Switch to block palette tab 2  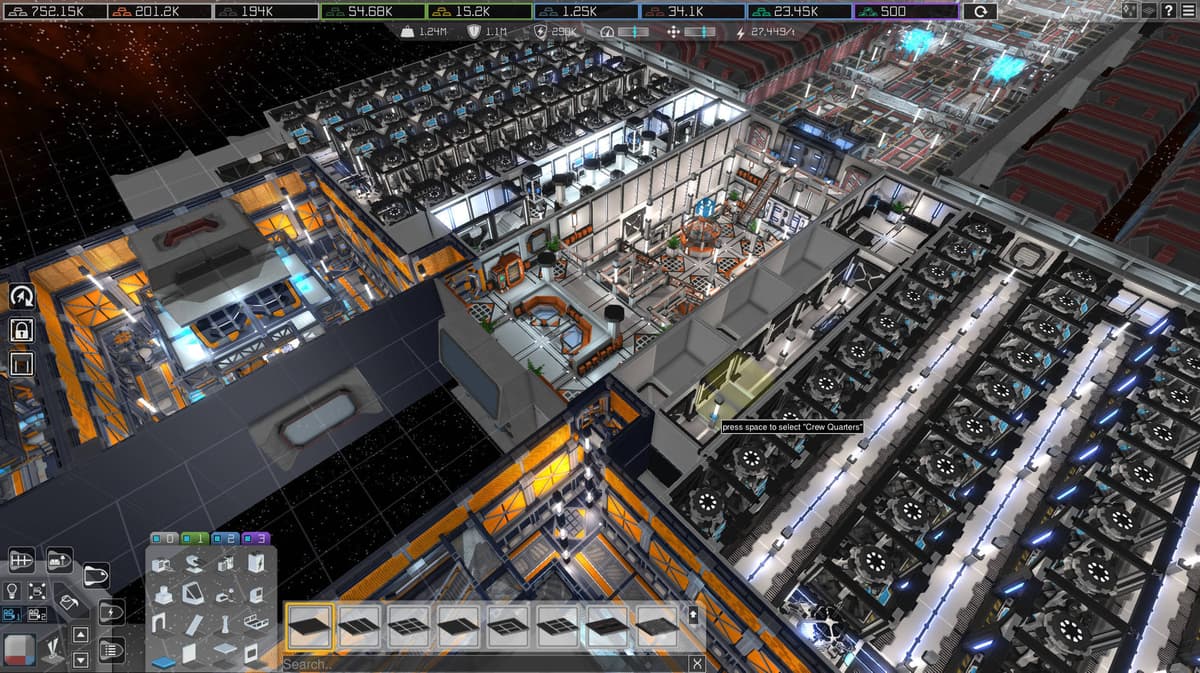[225, 538]
